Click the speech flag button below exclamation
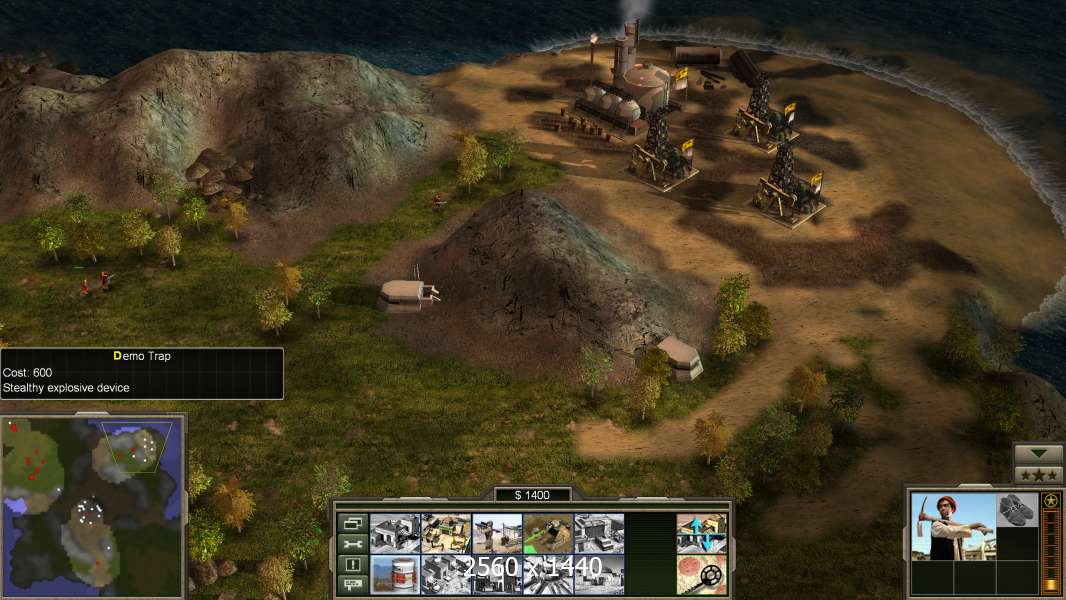Image resolution: width=1066 pixels, height=600 pixels. (x=352, y=584)
